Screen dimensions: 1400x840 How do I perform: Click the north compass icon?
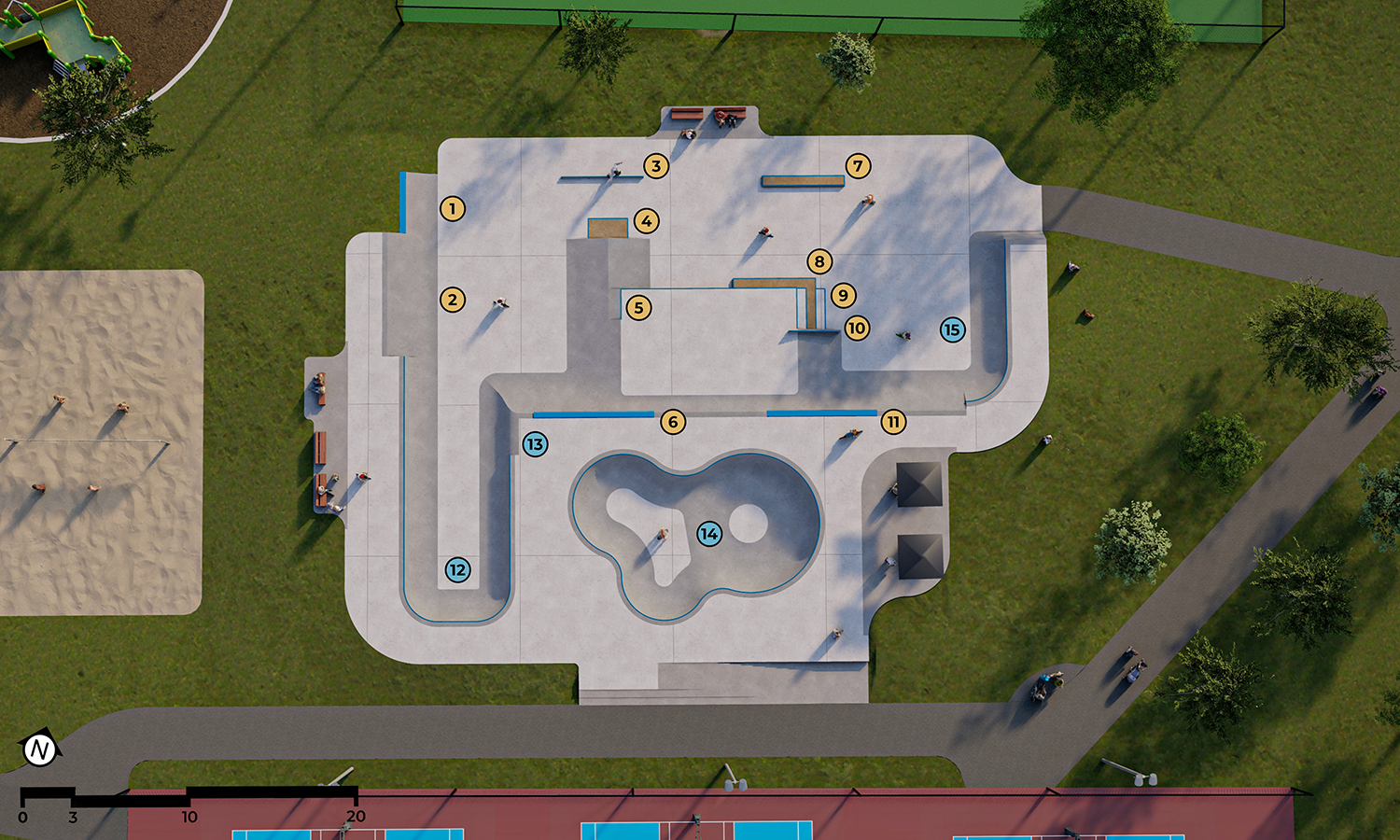tap(39, 749)
